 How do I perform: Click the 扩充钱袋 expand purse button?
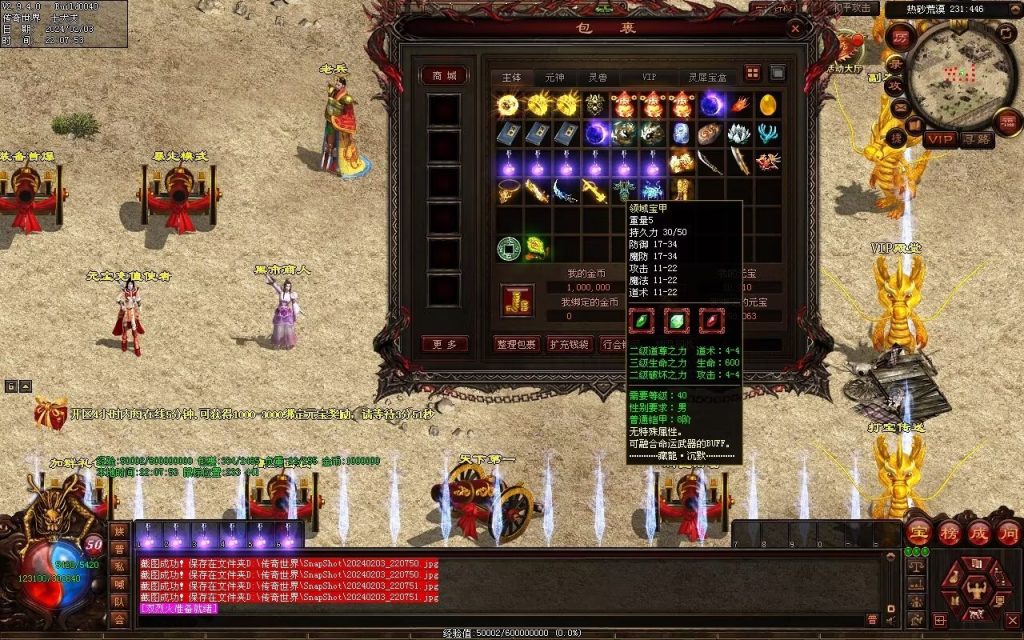tap(570, 344)
